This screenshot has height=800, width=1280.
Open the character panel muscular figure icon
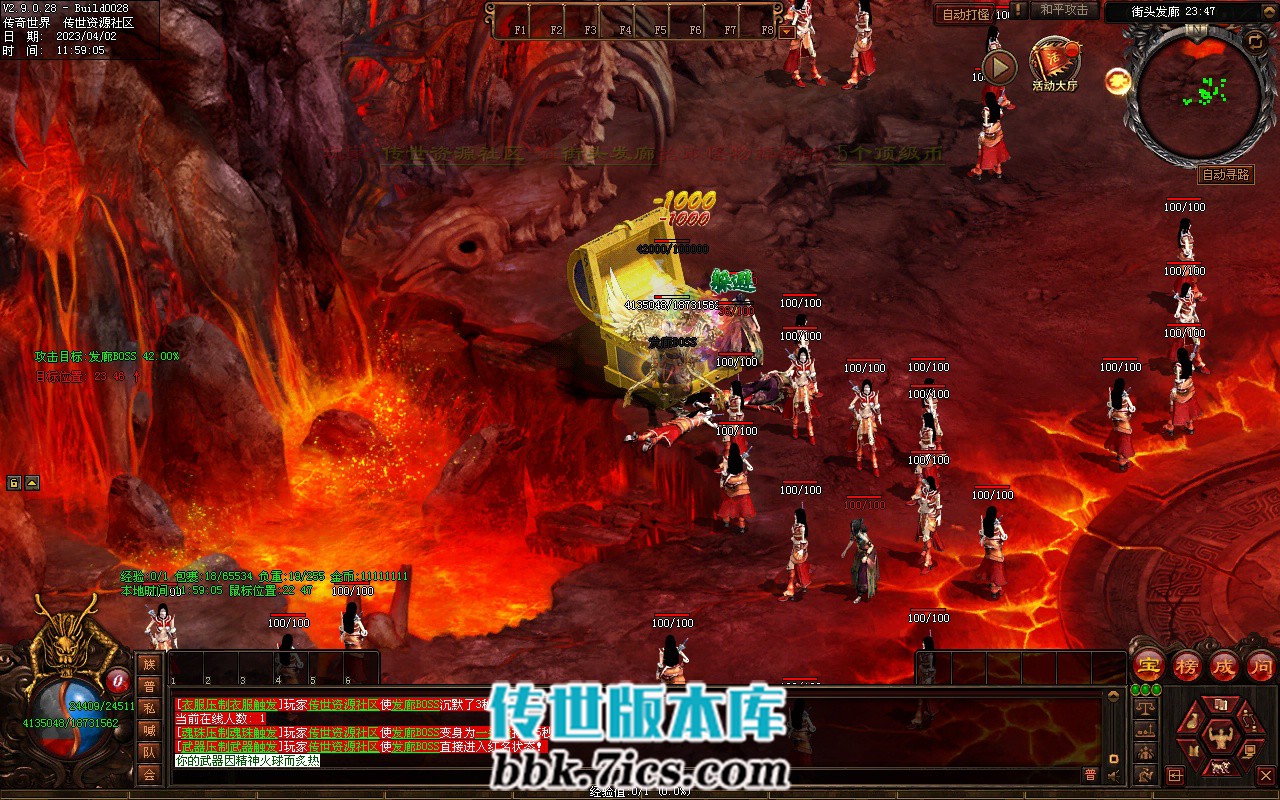pos(1219,737)
